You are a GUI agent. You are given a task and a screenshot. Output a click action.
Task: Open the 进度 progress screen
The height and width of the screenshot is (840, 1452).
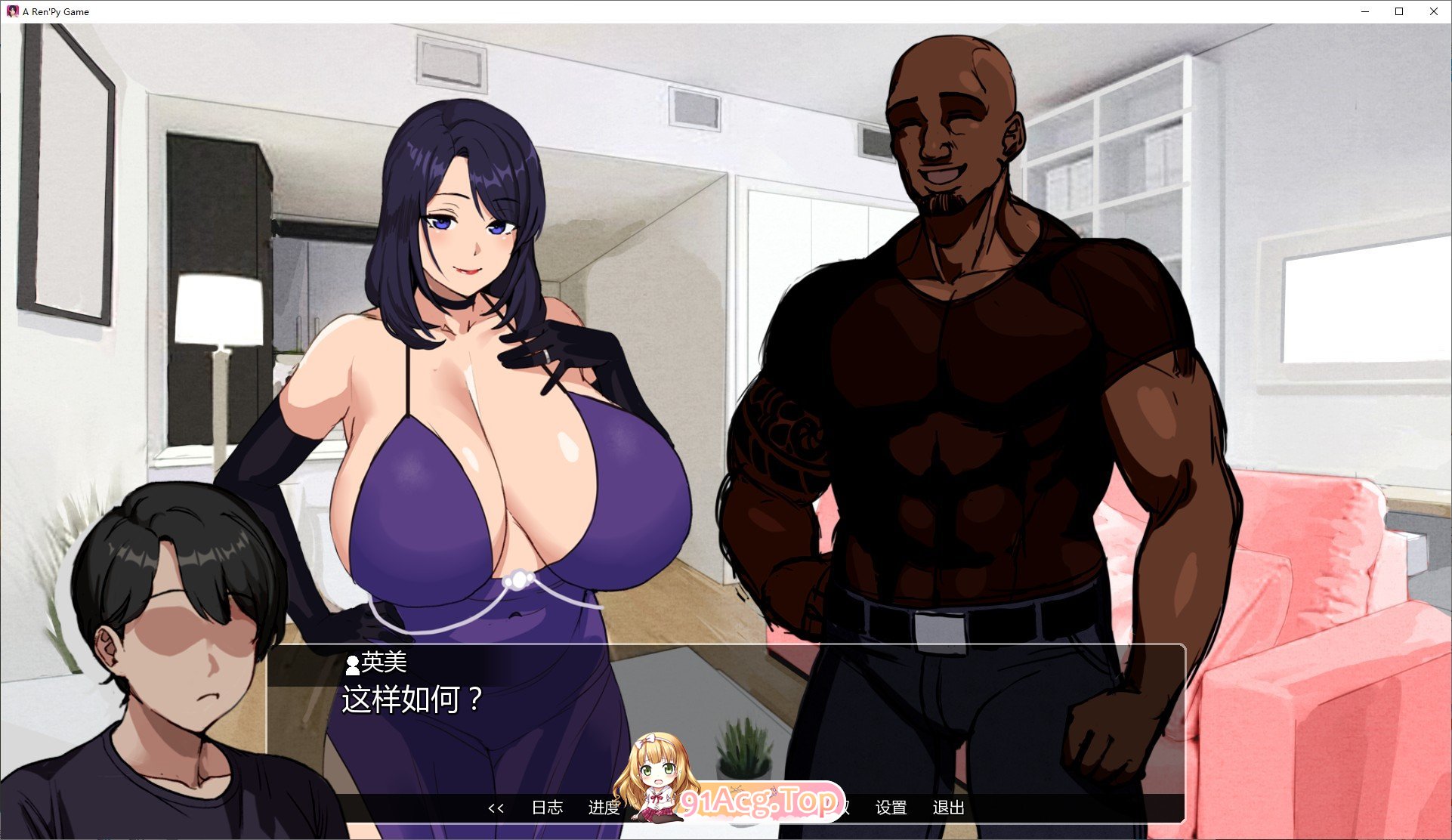pyautogui.click(x=605, y=808)
